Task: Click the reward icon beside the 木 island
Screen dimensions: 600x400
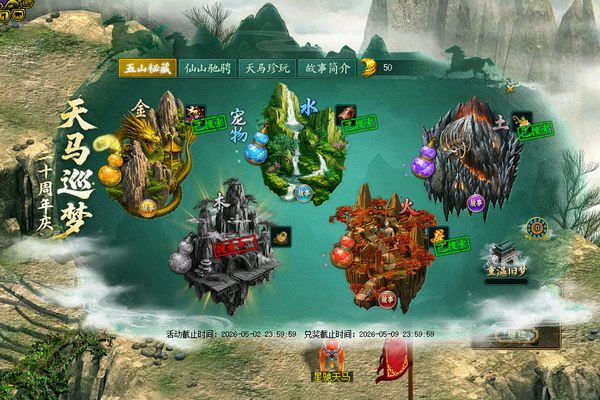Action: click(281, 237)
